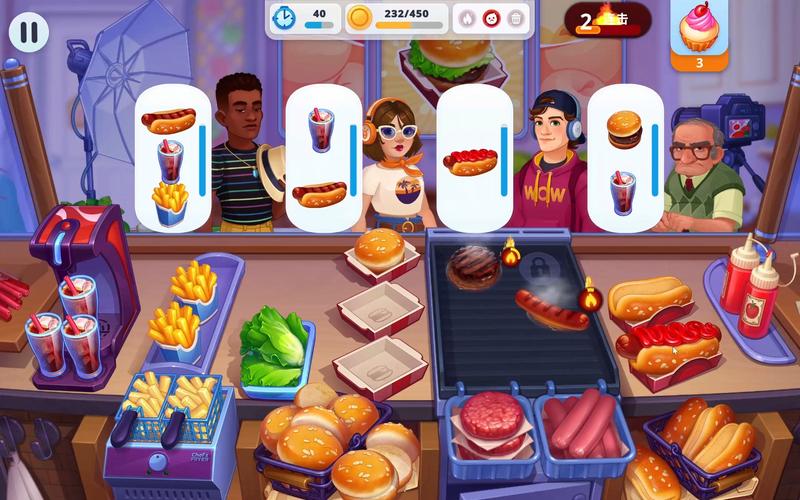Select the burger bun on the plate

tap(379, 250)
